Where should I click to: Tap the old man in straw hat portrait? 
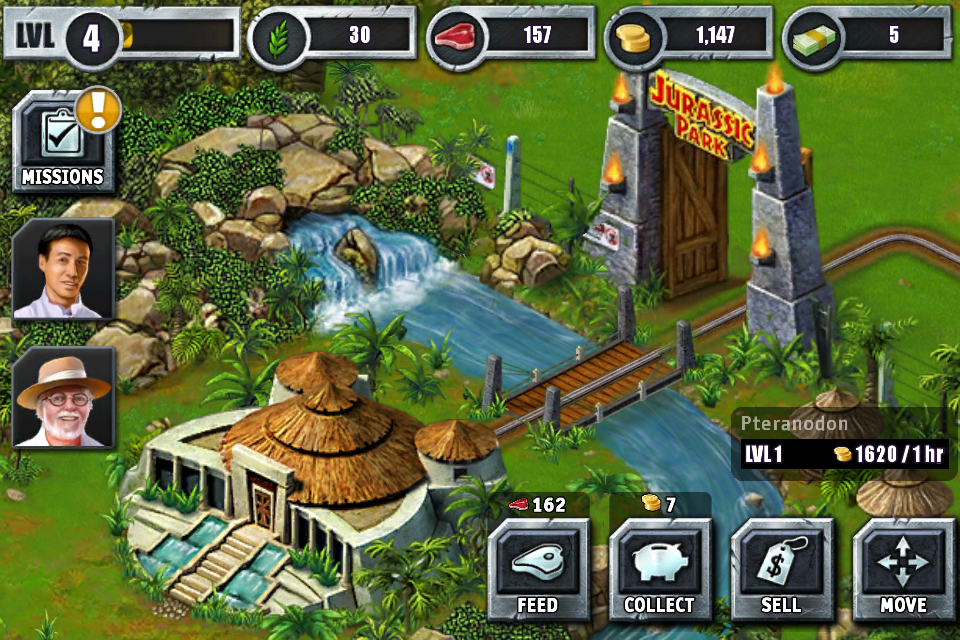pyautogui.click(x=64, y=397)
